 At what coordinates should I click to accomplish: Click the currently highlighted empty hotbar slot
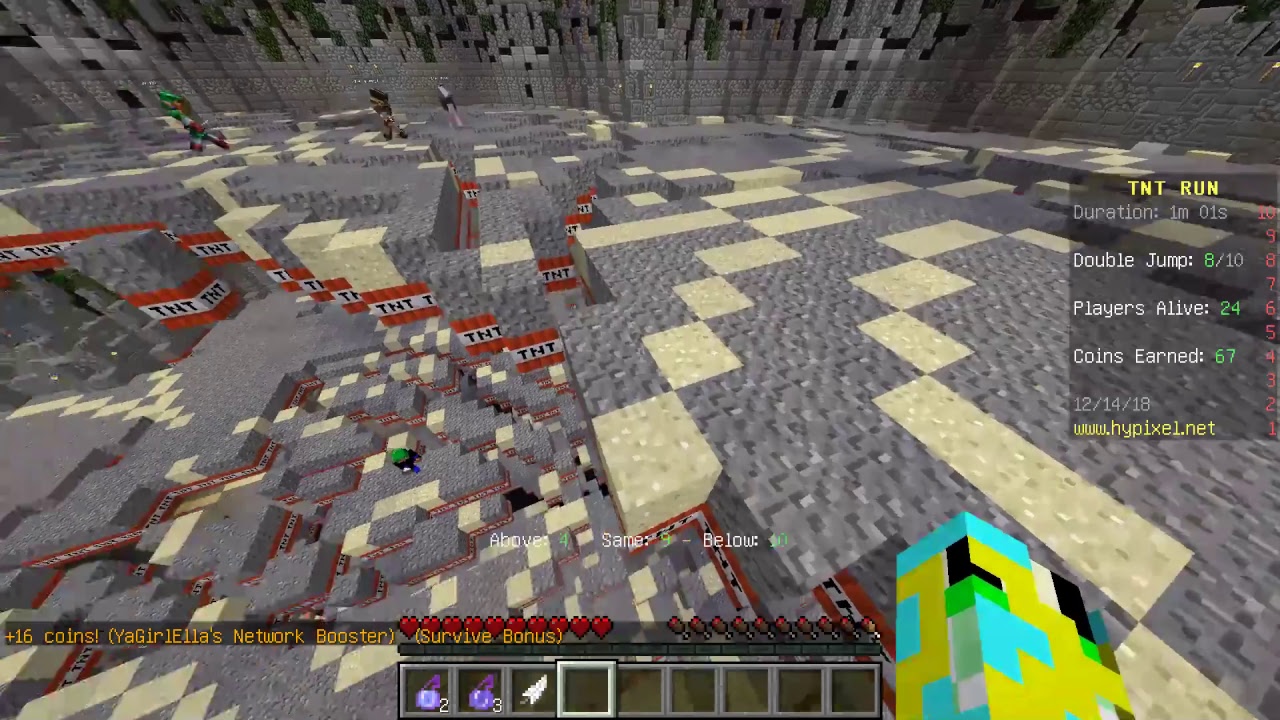pyautogui.click(x=586, y=687)
